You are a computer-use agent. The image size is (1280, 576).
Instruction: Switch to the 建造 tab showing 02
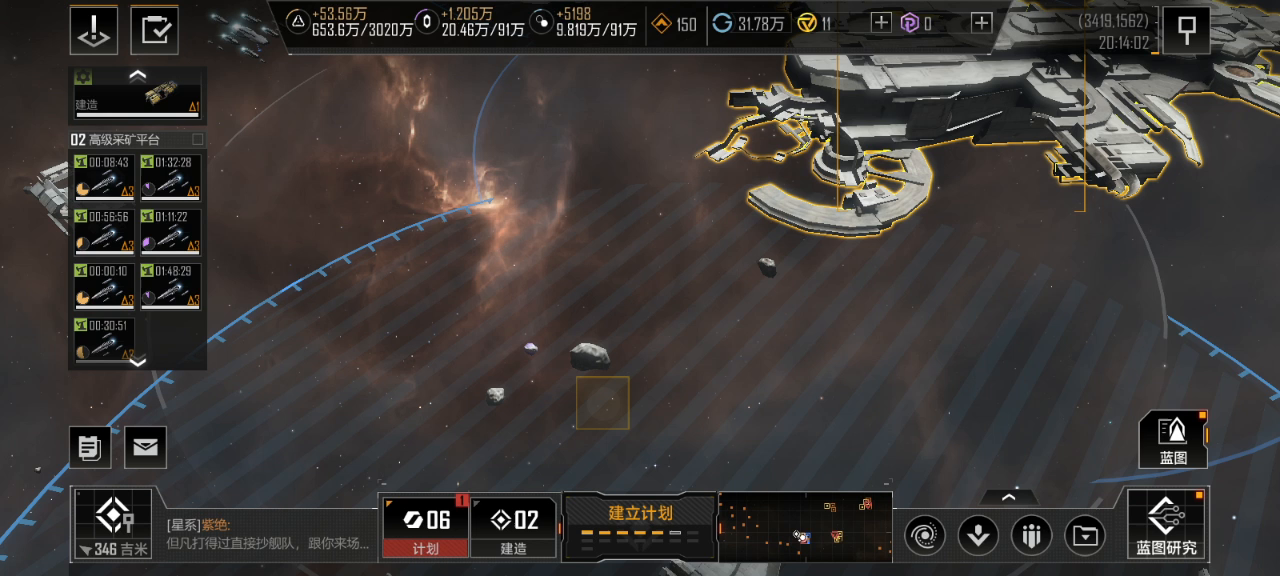coord(513,527)
